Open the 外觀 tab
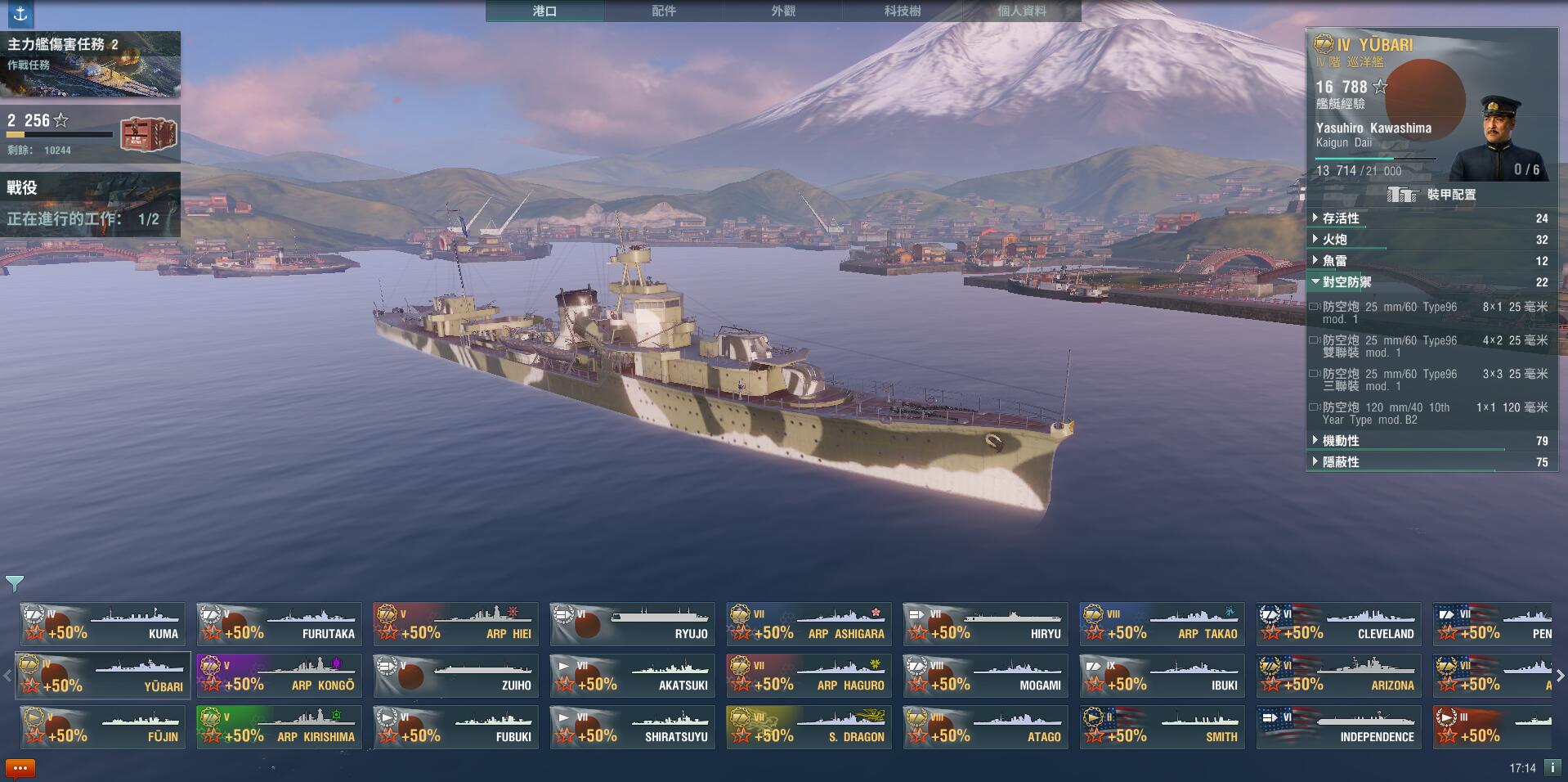Image resolution: width=1568 pixels, height=782 pixels. [783, 11]
